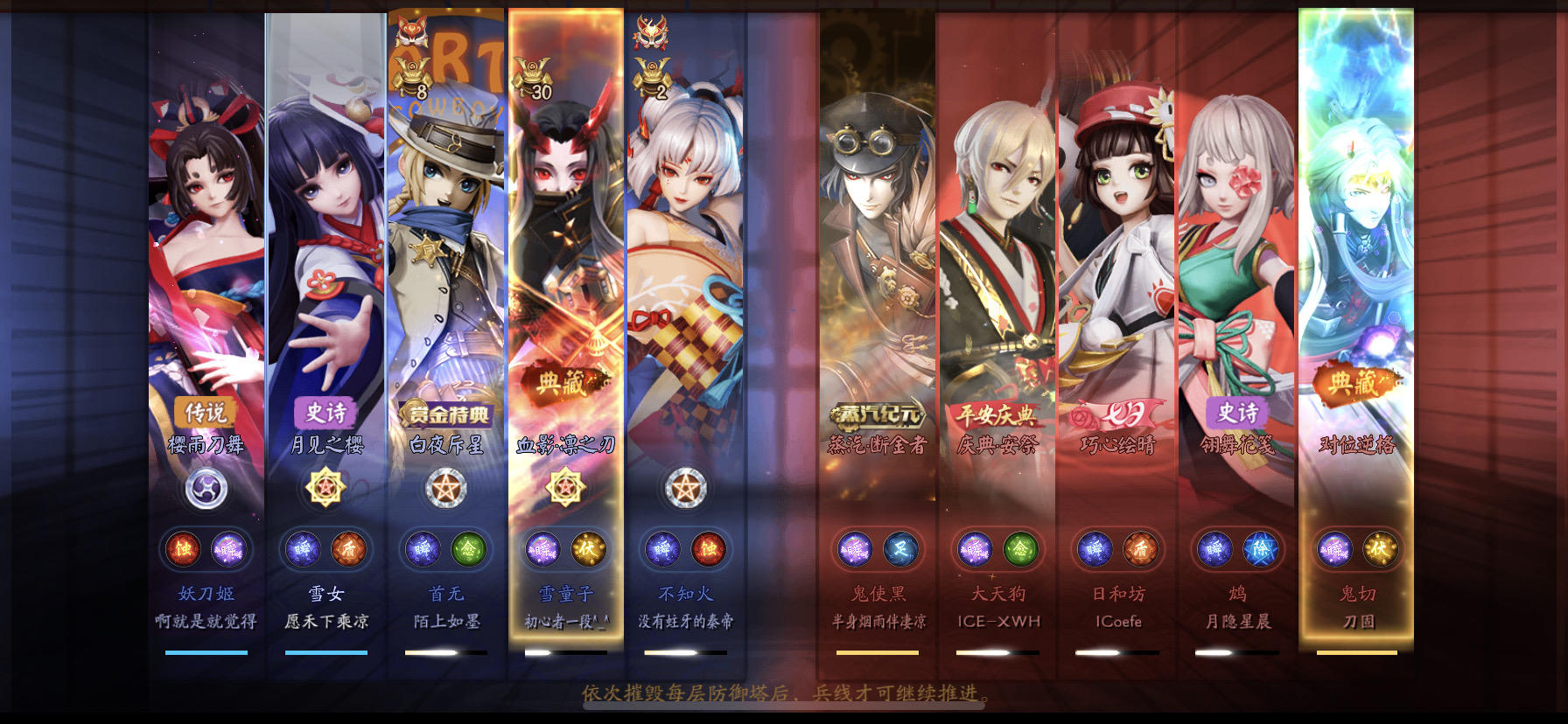The image size is (1568, 724).
Task: Click 鬼使黑's blue 足 skill icon
Action: [x=898, y=548]
